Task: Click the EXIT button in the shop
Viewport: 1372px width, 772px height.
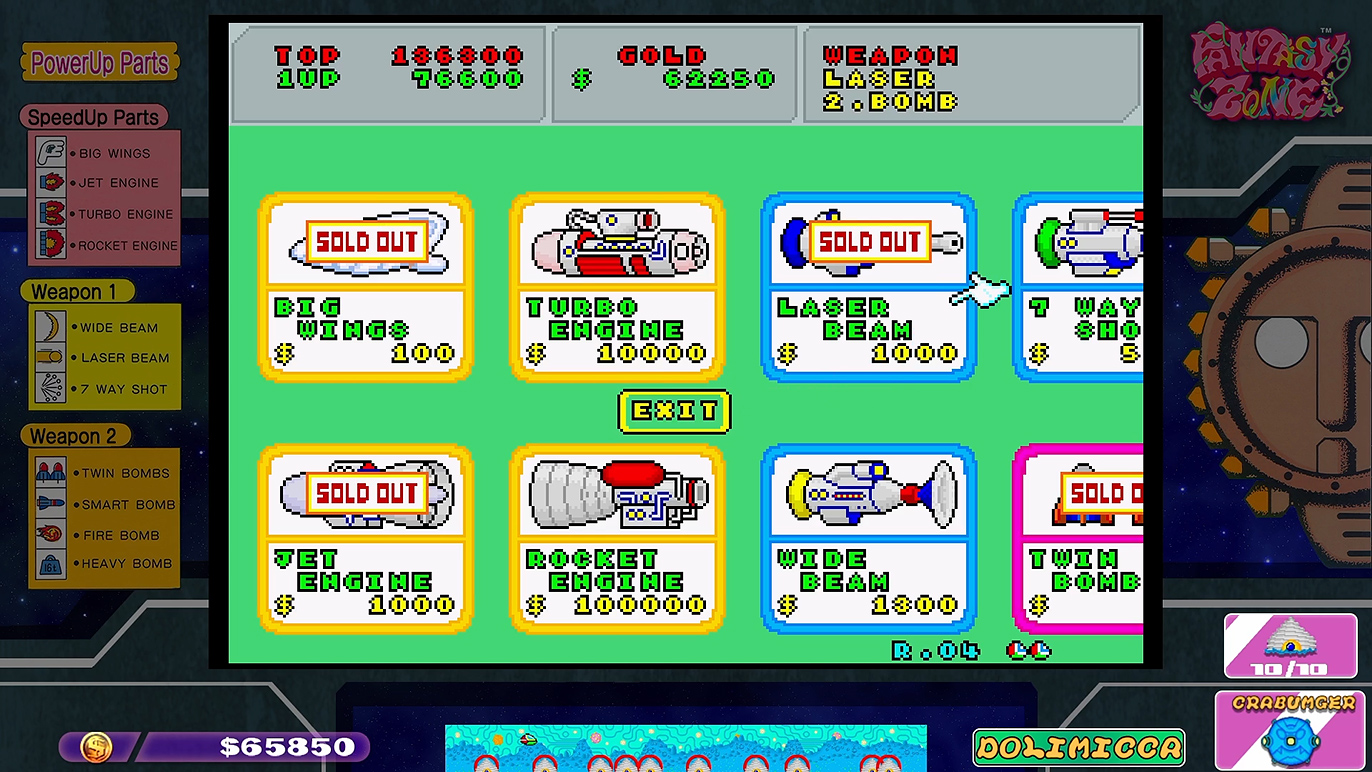Action: click(x=674, y=411)
